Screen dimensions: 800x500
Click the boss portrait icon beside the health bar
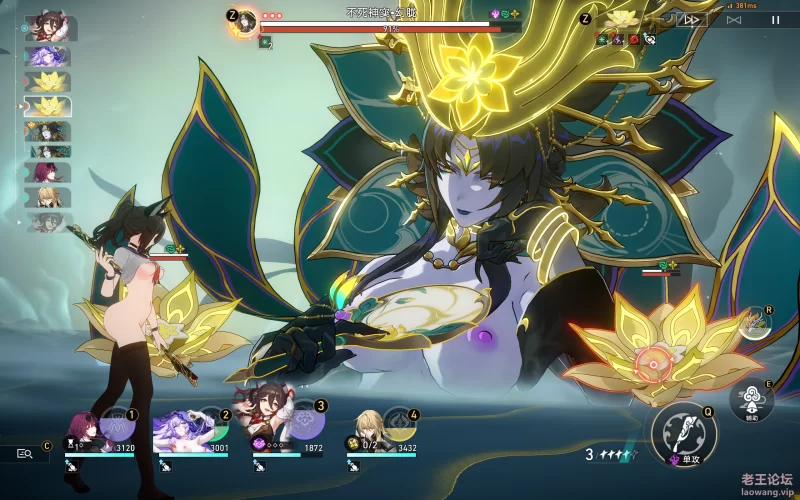click(x=244, y=23)
